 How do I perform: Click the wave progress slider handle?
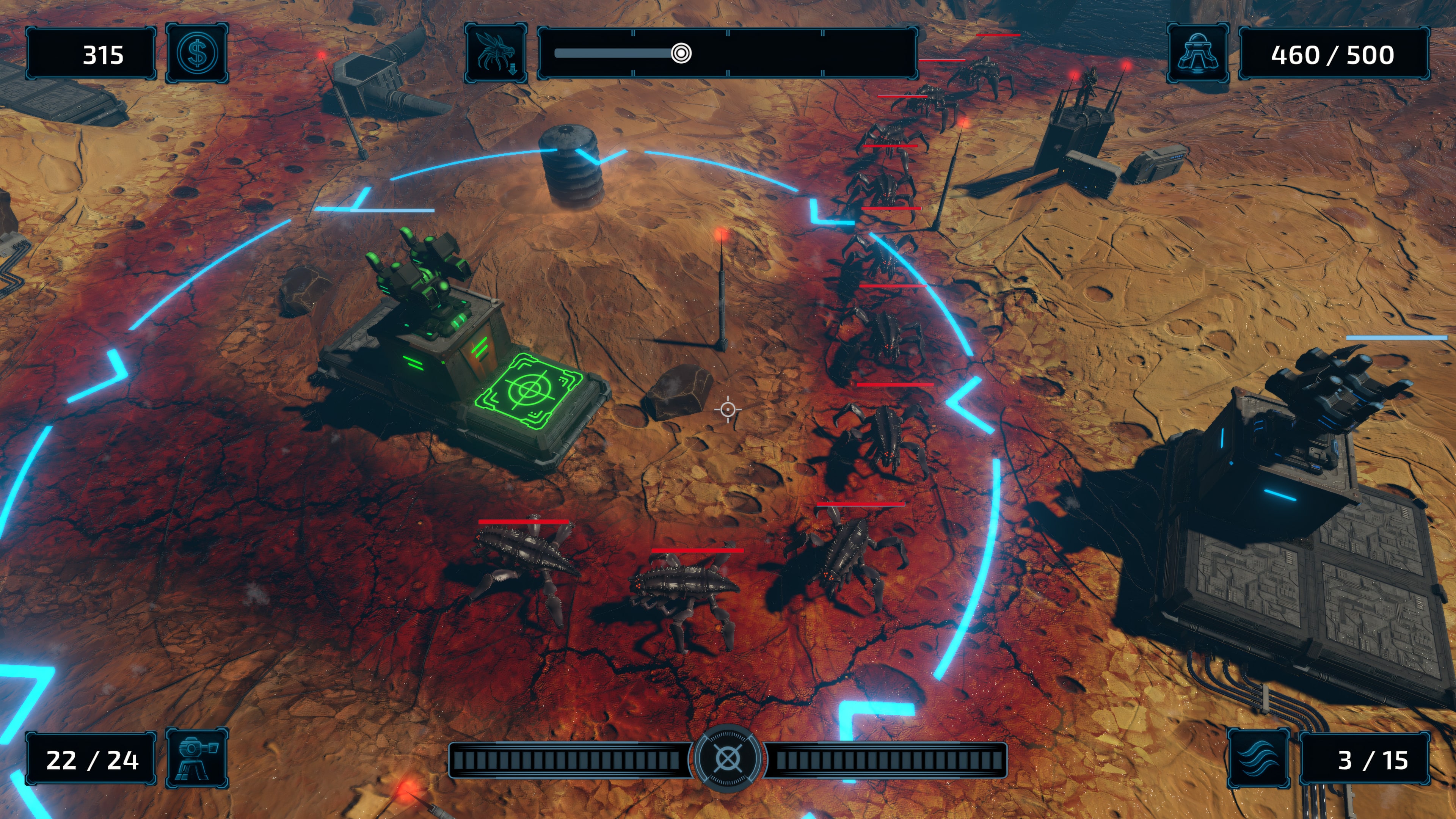pyautogui.click(x=681, y=53)
